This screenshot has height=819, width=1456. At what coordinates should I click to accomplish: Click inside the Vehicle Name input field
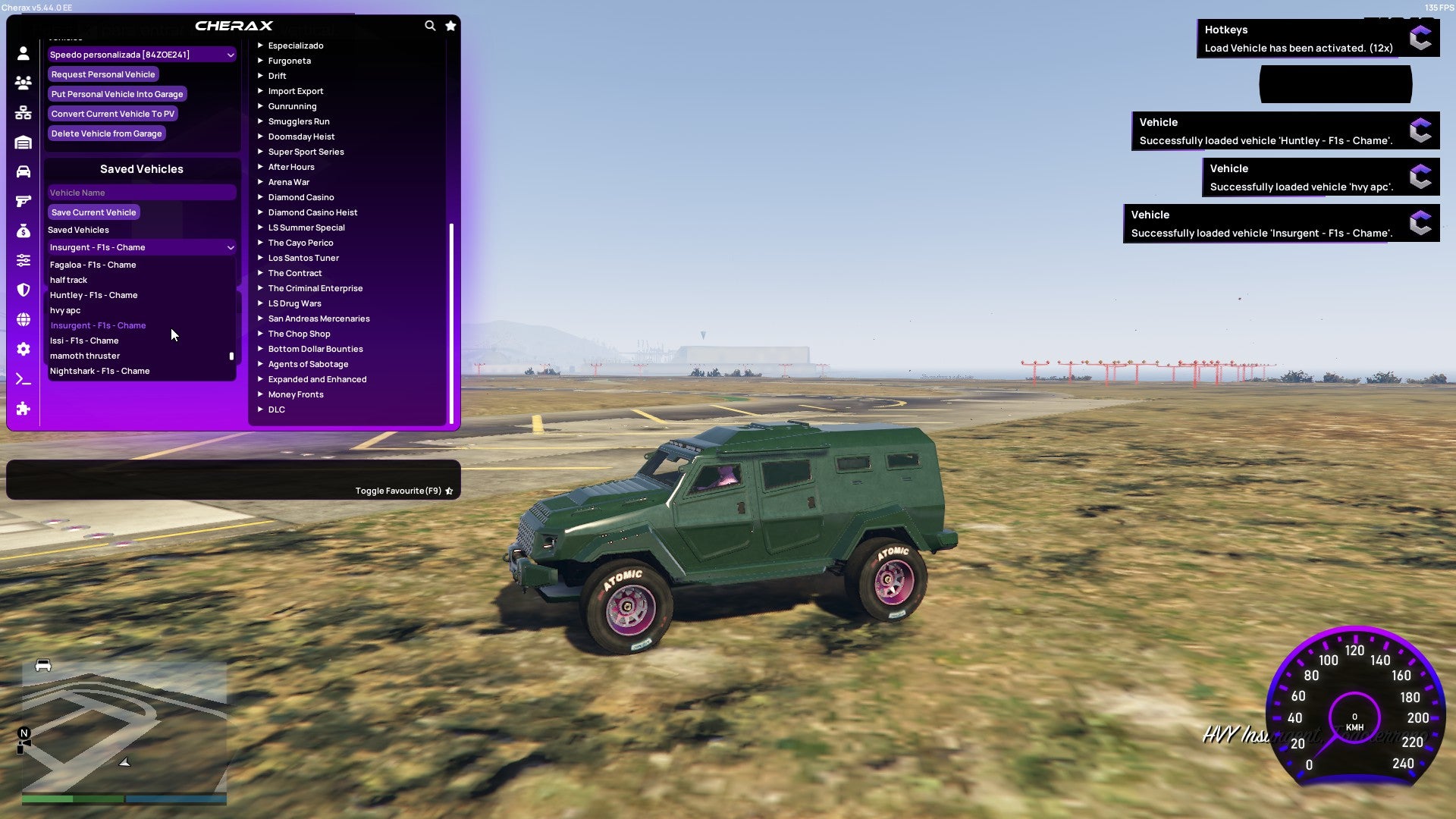(141, 192)
